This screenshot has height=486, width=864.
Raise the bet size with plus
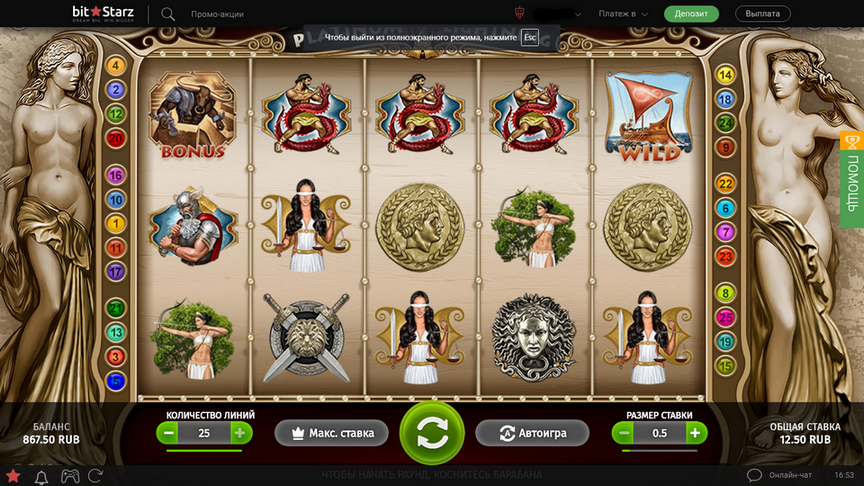695,433
